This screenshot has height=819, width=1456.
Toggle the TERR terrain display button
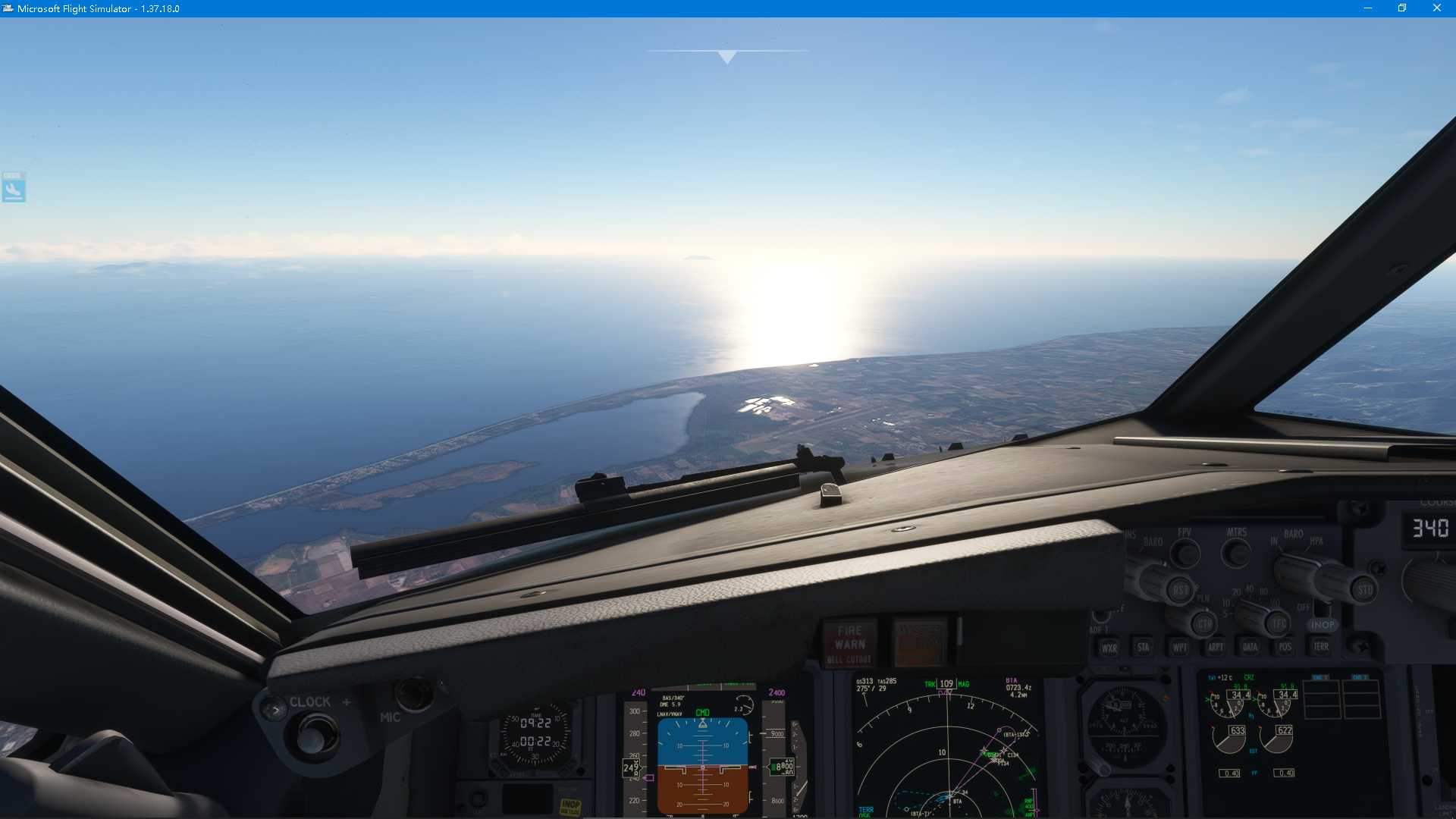[x=1321, y=647]
